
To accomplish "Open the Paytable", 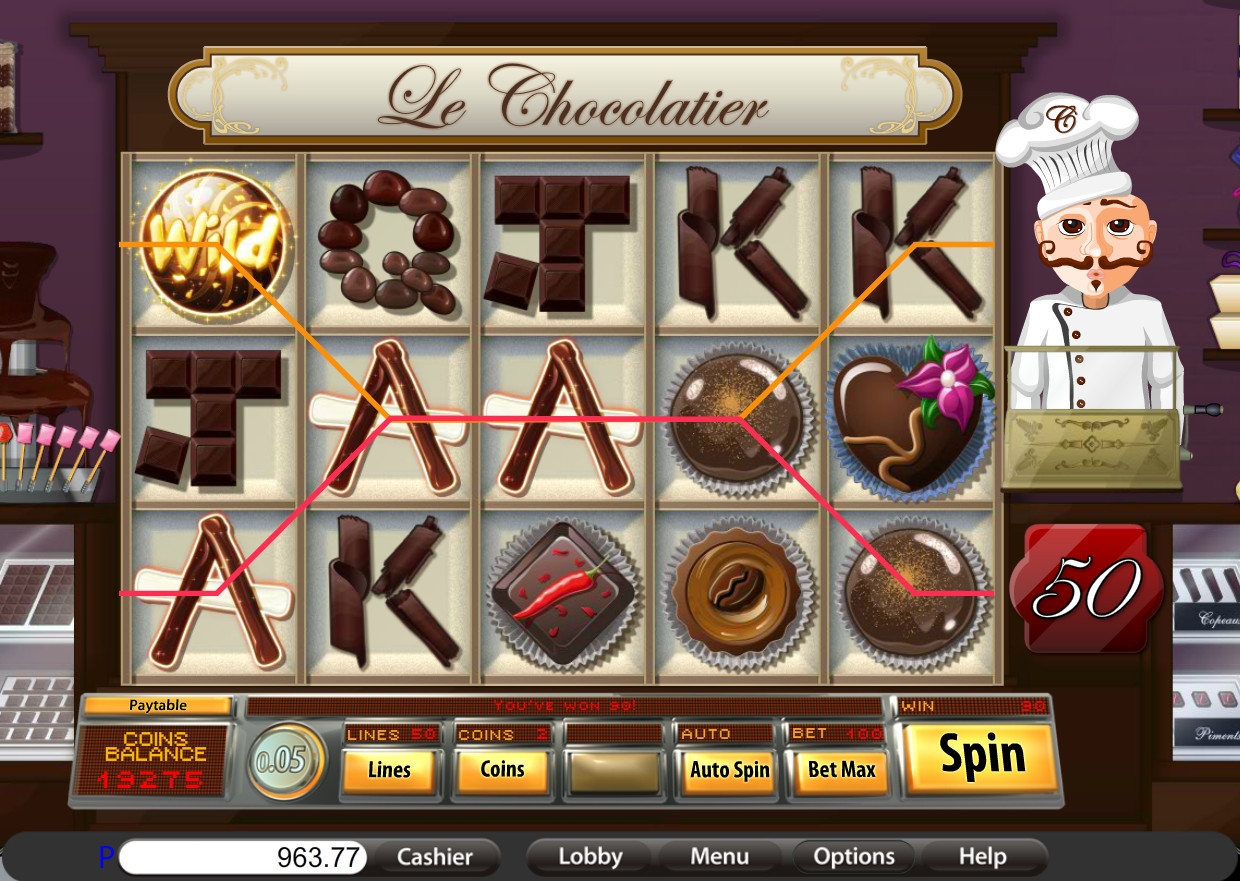I will click(158, 705).
